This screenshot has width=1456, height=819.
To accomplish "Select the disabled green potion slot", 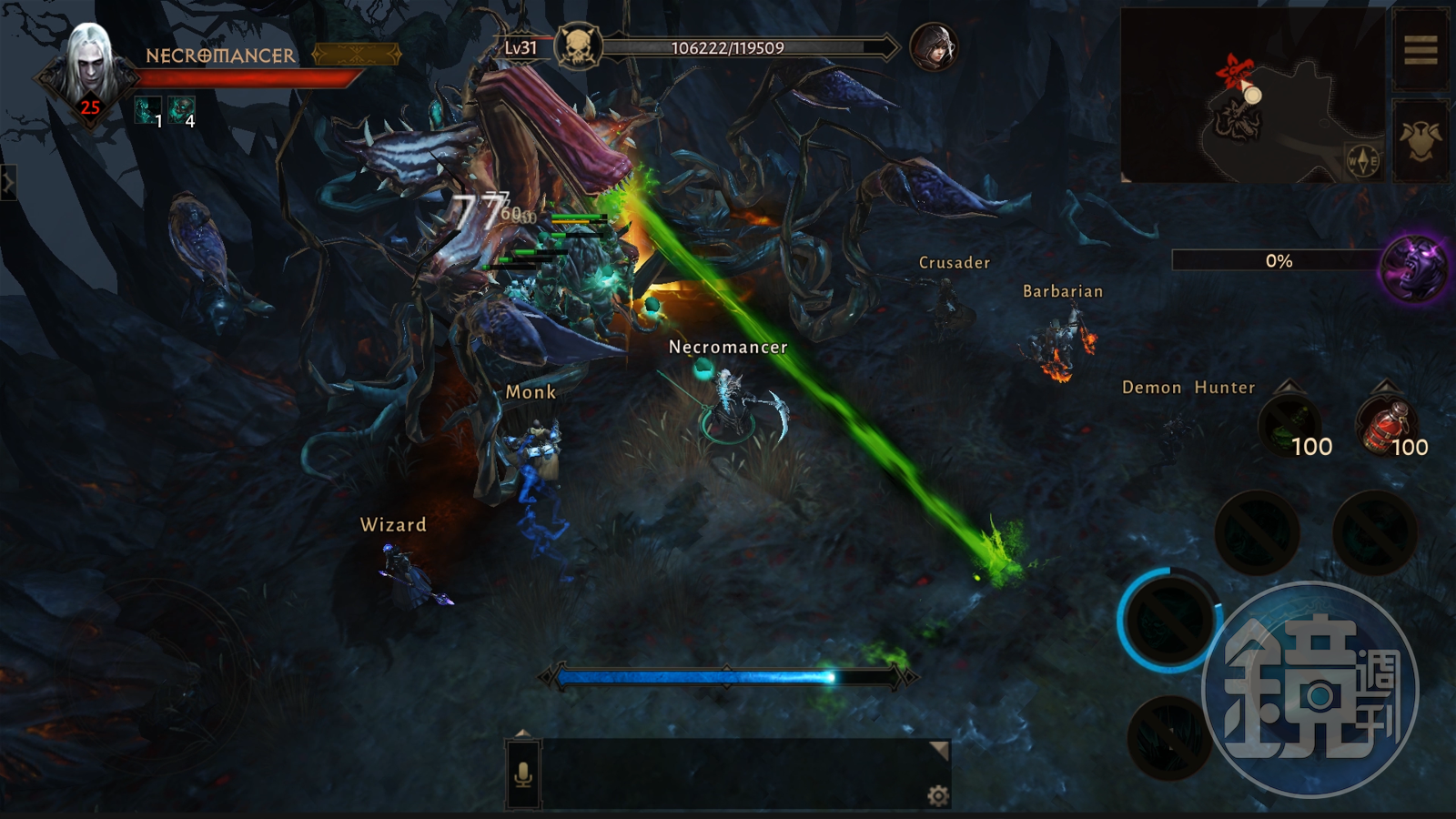I will (x=1291, y=426).
